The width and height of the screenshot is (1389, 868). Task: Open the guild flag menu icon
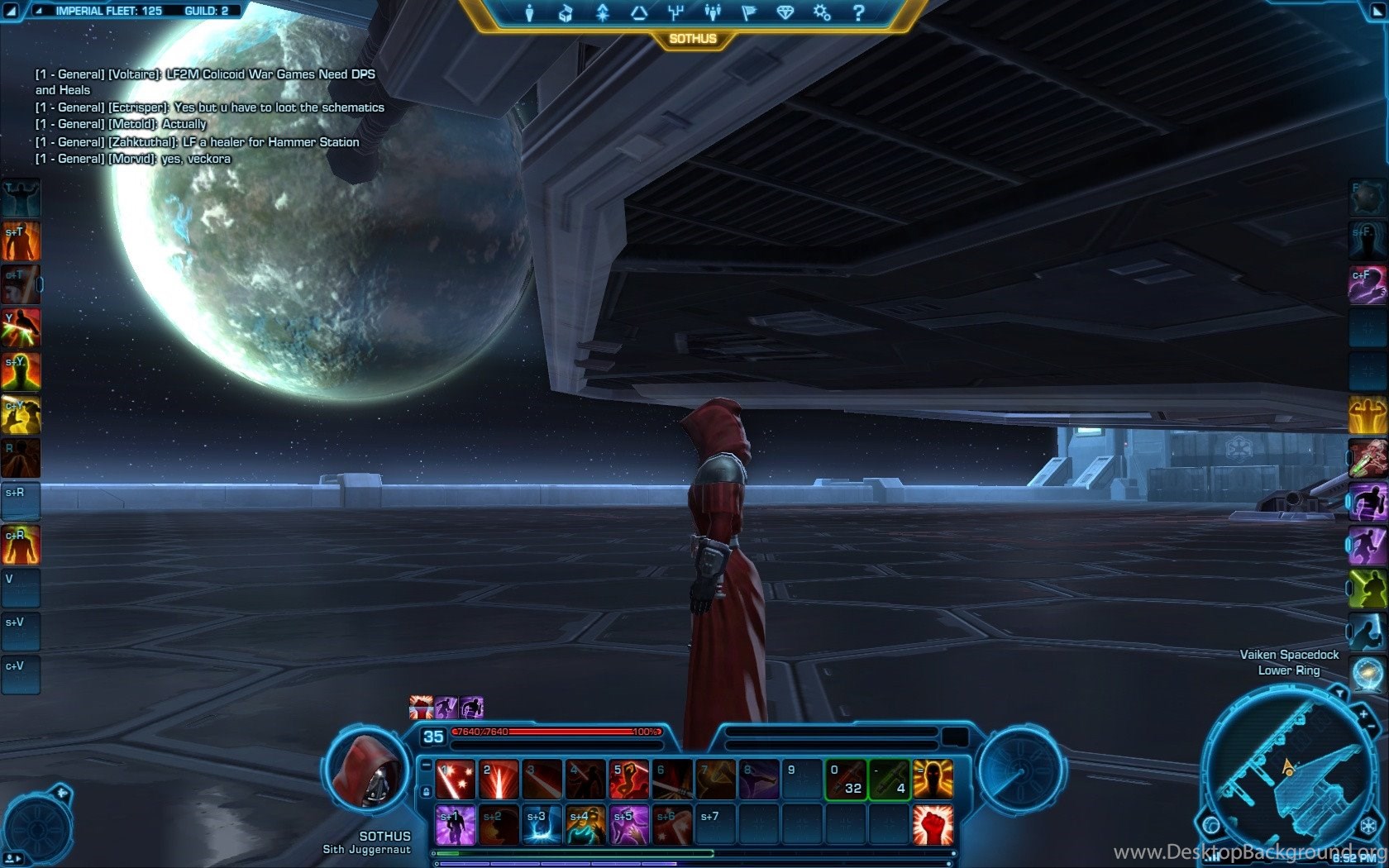coord(749,13)
